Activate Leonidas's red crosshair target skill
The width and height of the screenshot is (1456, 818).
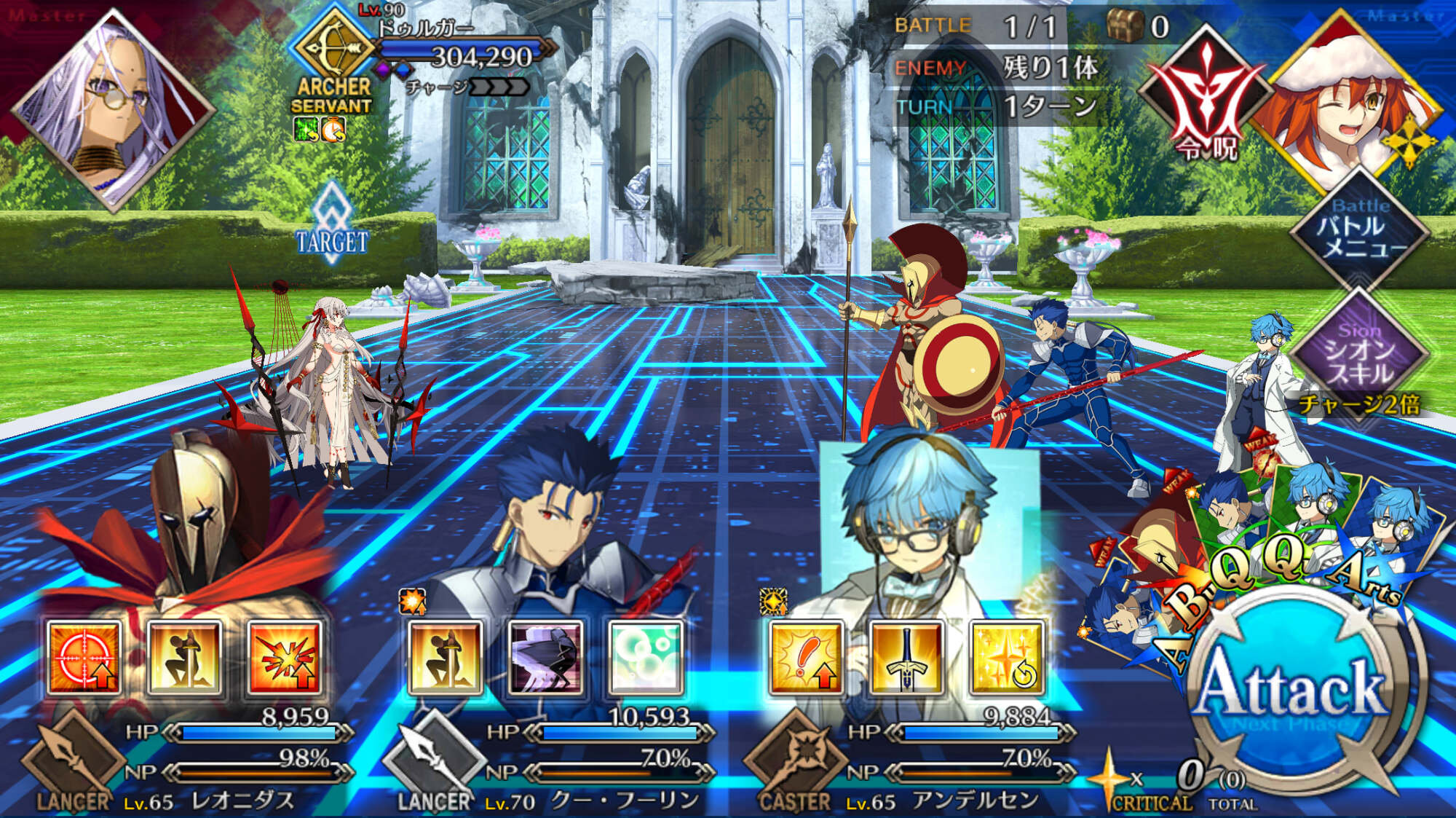pos(84,658)
